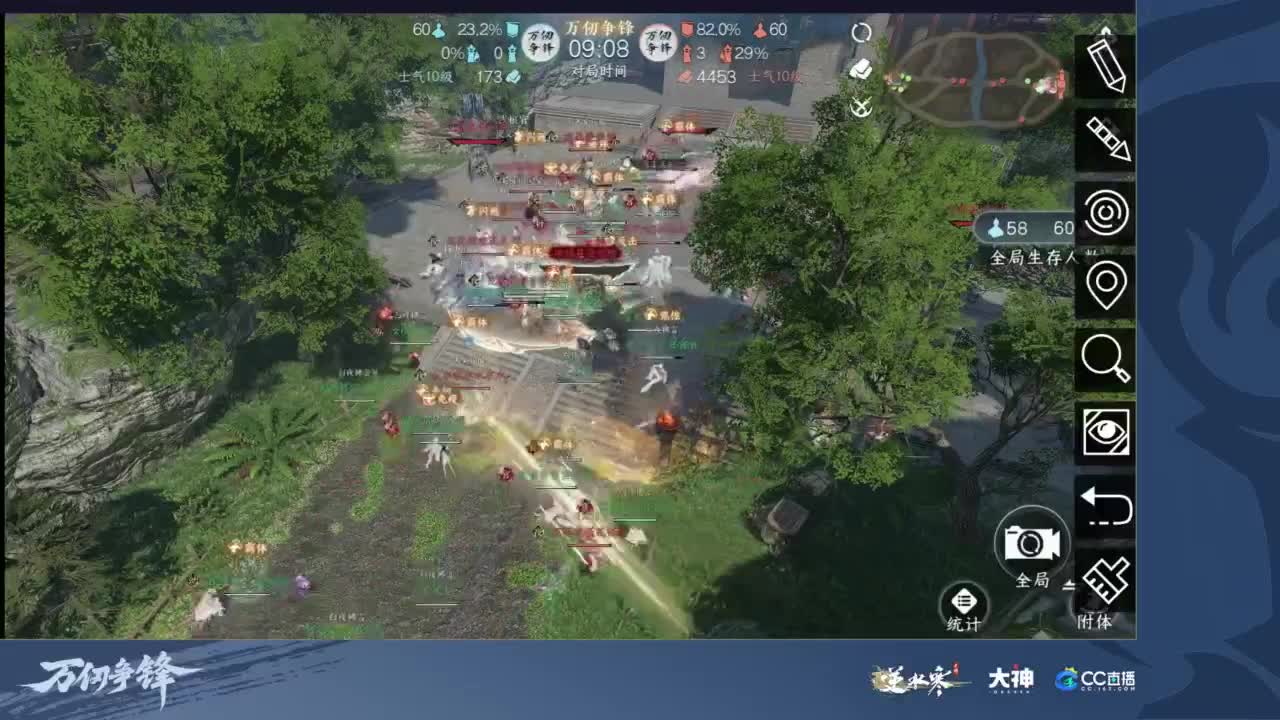The image size is (1280, 720).
Task: Toggle the crossed-weapons icon near minimap
Action: tap(861, 108)
